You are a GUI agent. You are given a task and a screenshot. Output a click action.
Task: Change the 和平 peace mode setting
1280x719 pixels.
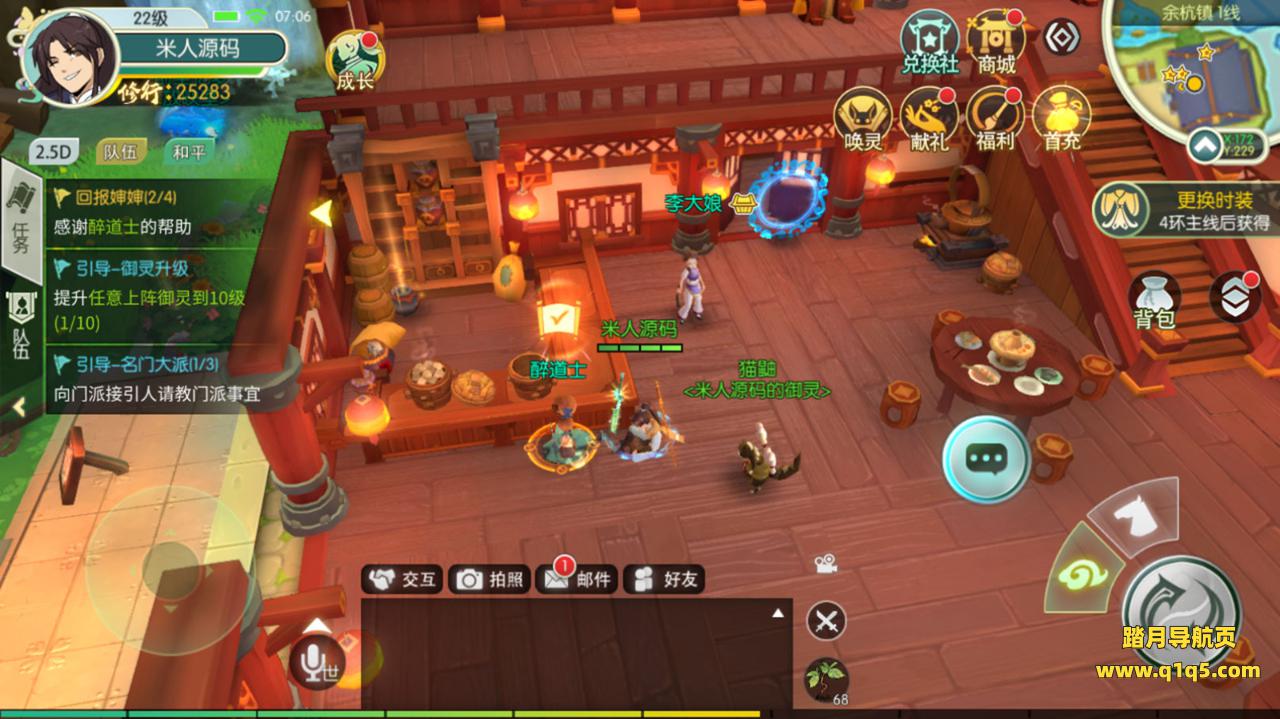(188, 152)
